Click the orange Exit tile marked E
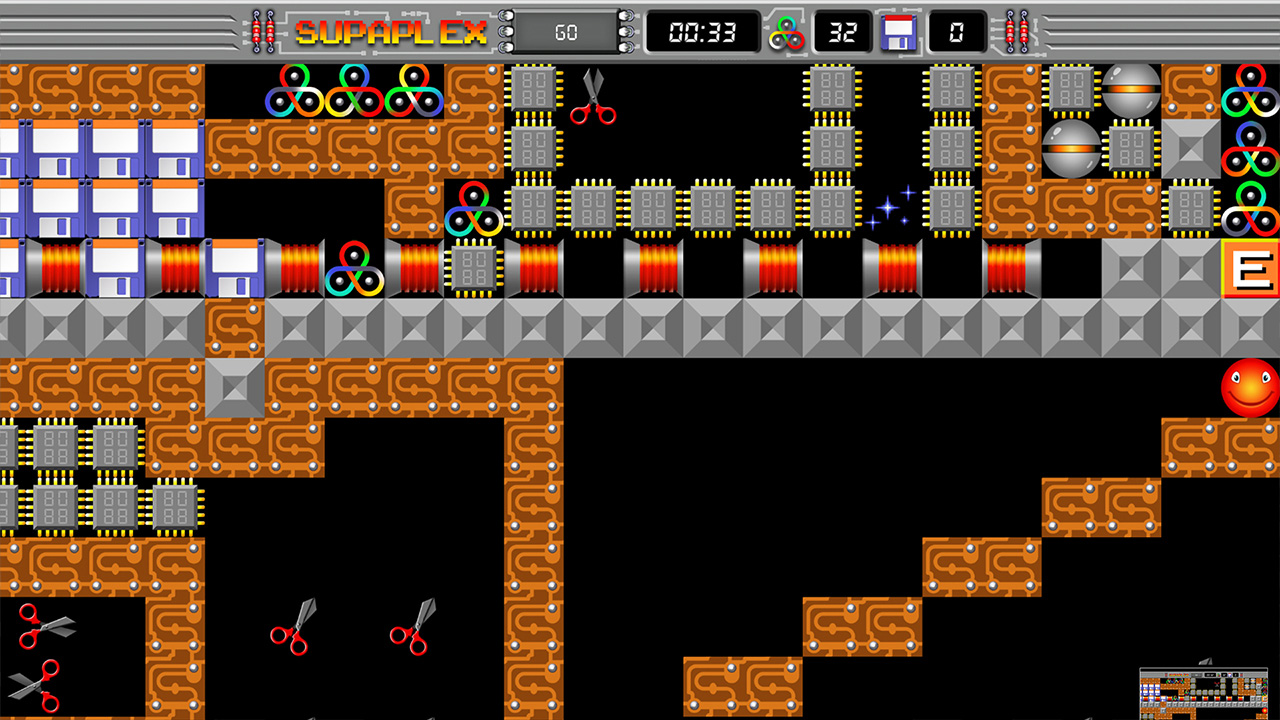This screenshot has height=720, width=1280. pos(1253,267)
